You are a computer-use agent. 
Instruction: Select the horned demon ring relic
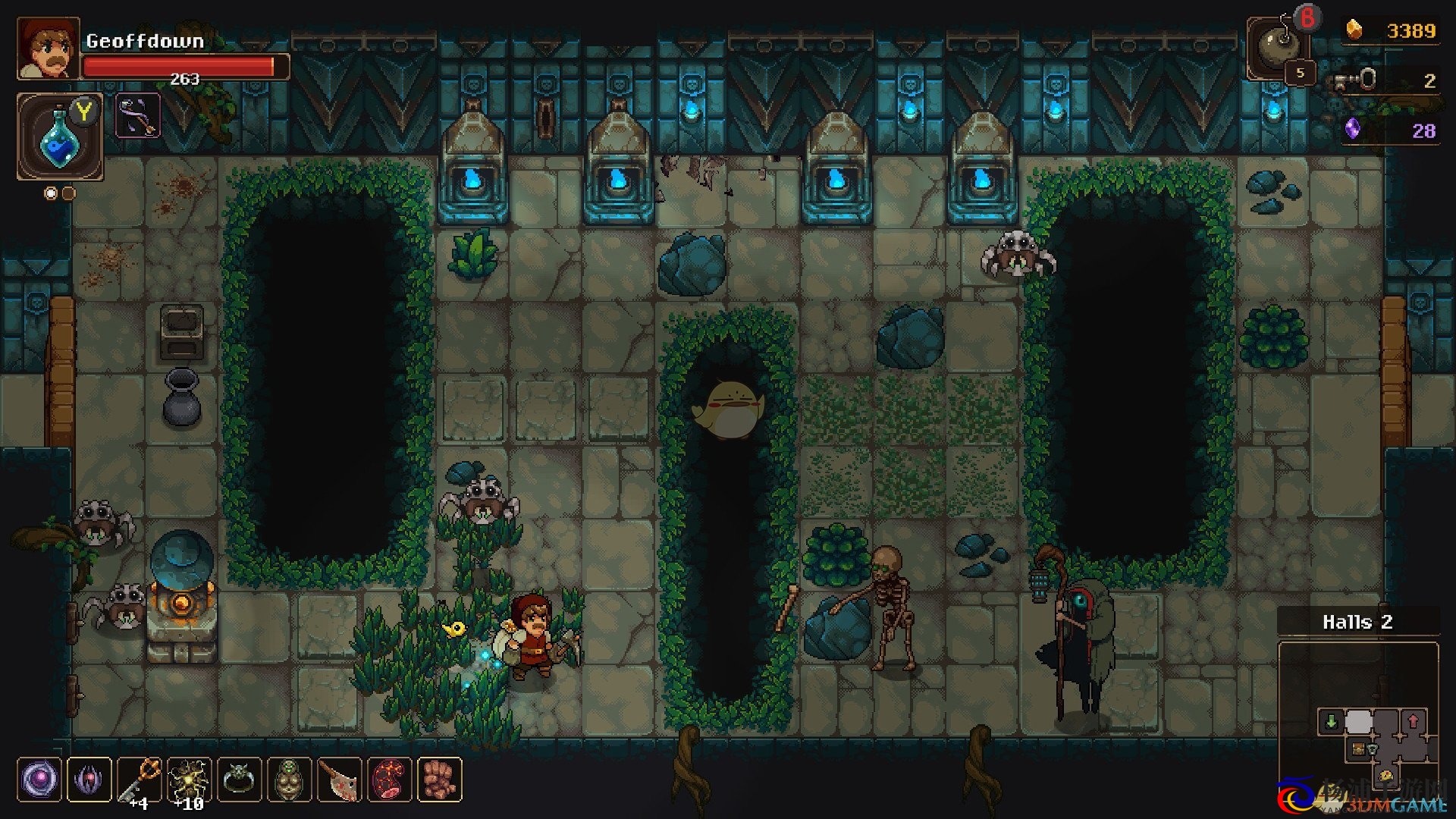click(x=239, y=780)
